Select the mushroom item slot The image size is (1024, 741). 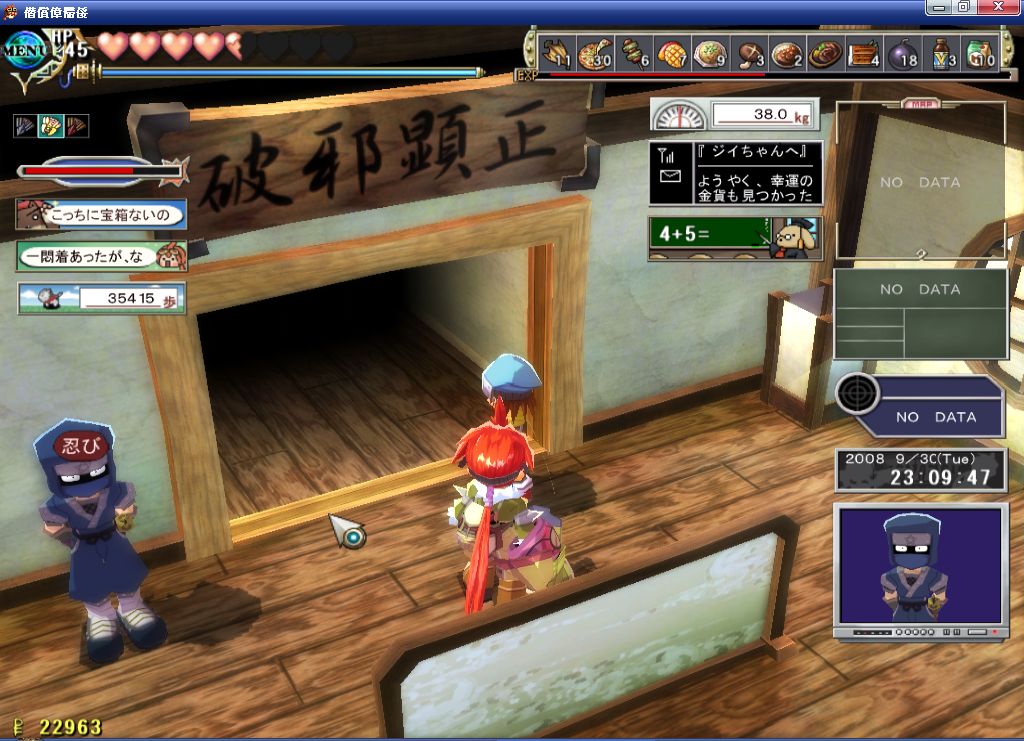(x=750, y=53)
